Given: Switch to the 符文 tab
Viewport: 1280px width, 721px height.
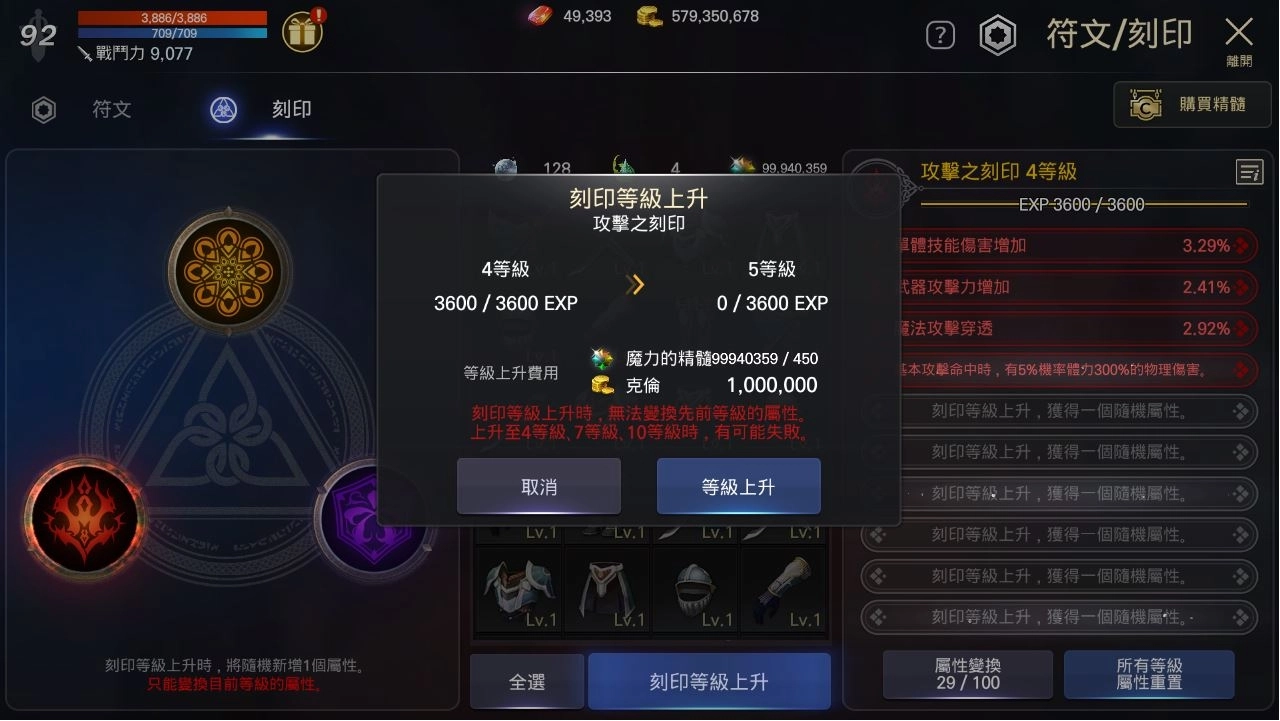Looking at the screenshot, I should [x=110, y=110].
